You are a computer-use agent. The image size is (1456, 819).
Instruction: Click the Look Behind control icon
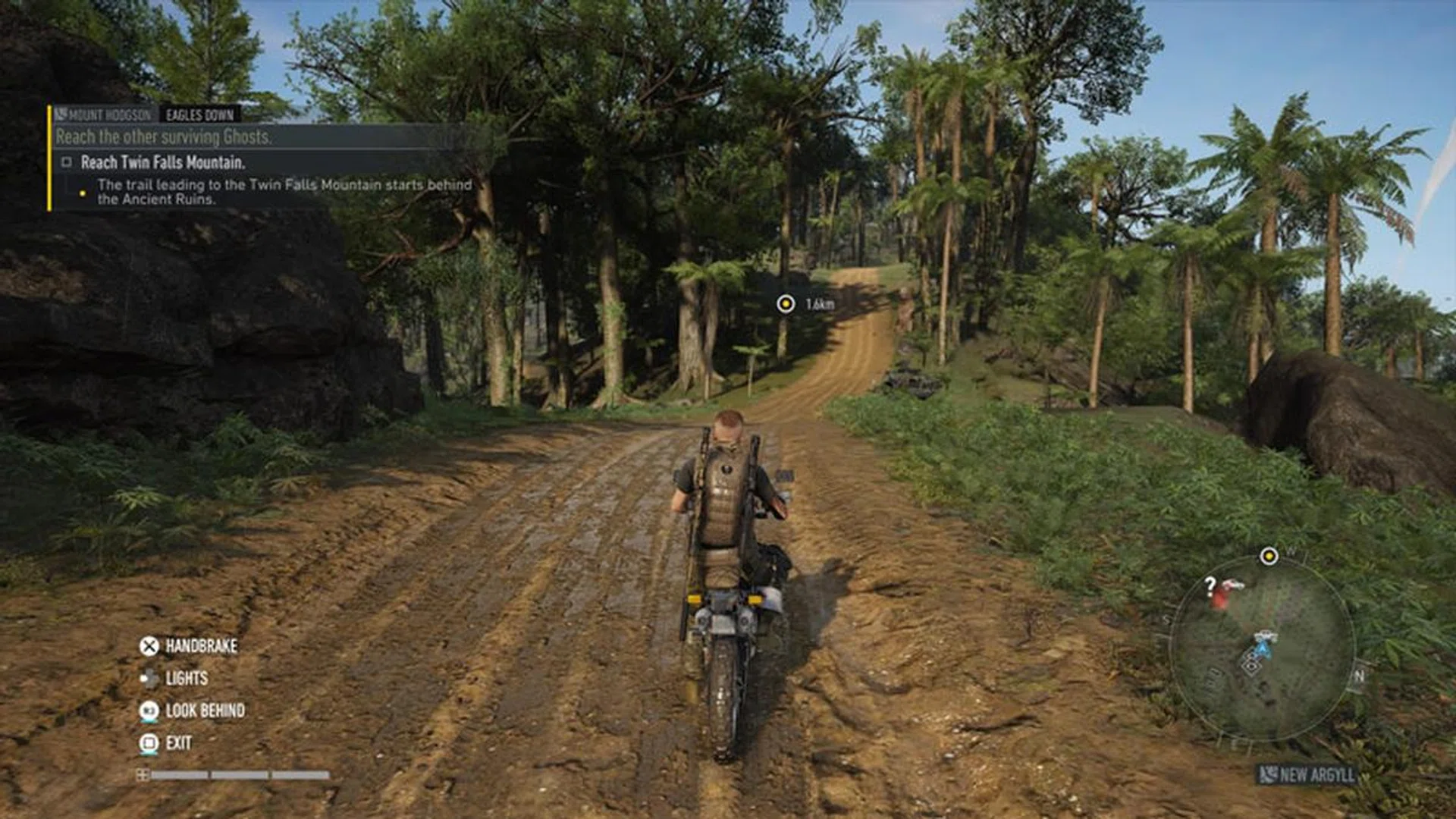pos(150,711)
